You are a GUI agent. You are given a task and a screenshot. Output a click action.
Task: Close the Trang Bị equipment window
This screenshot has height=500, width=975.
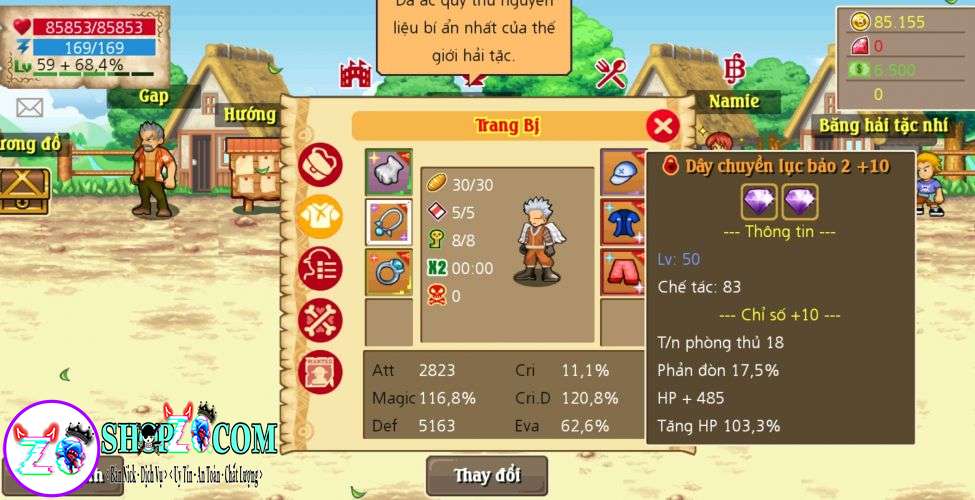click(x=662, y=126)
